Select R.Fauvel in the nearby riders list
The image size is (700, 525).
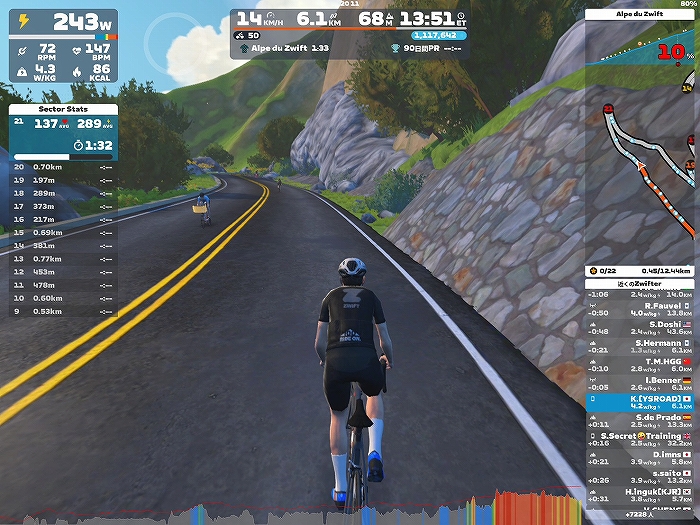[x=640, y=309]
